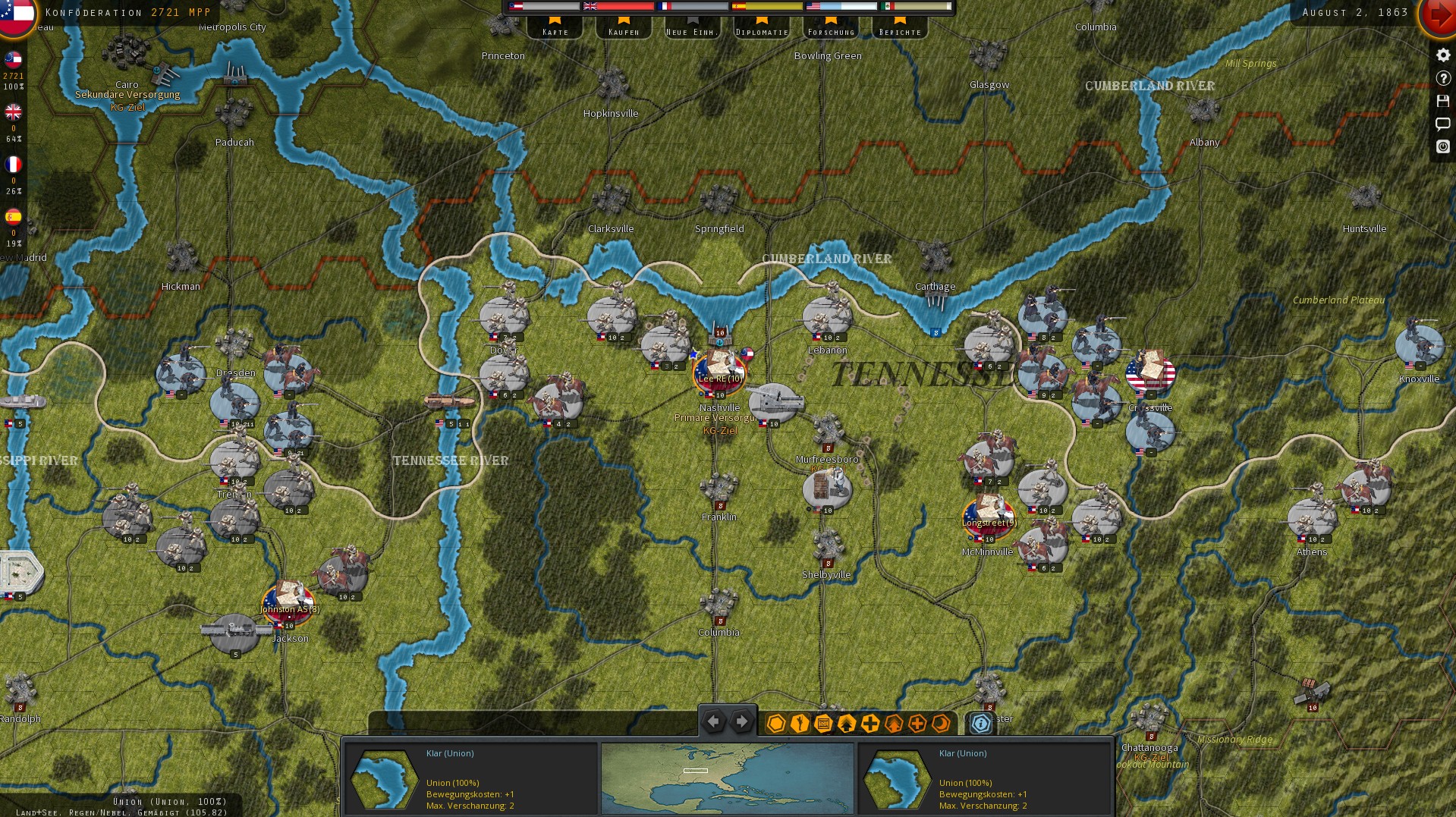Click the save game floppy disk icon
The height and width of the screenshot is (817, 1456).
point(1442,101)
